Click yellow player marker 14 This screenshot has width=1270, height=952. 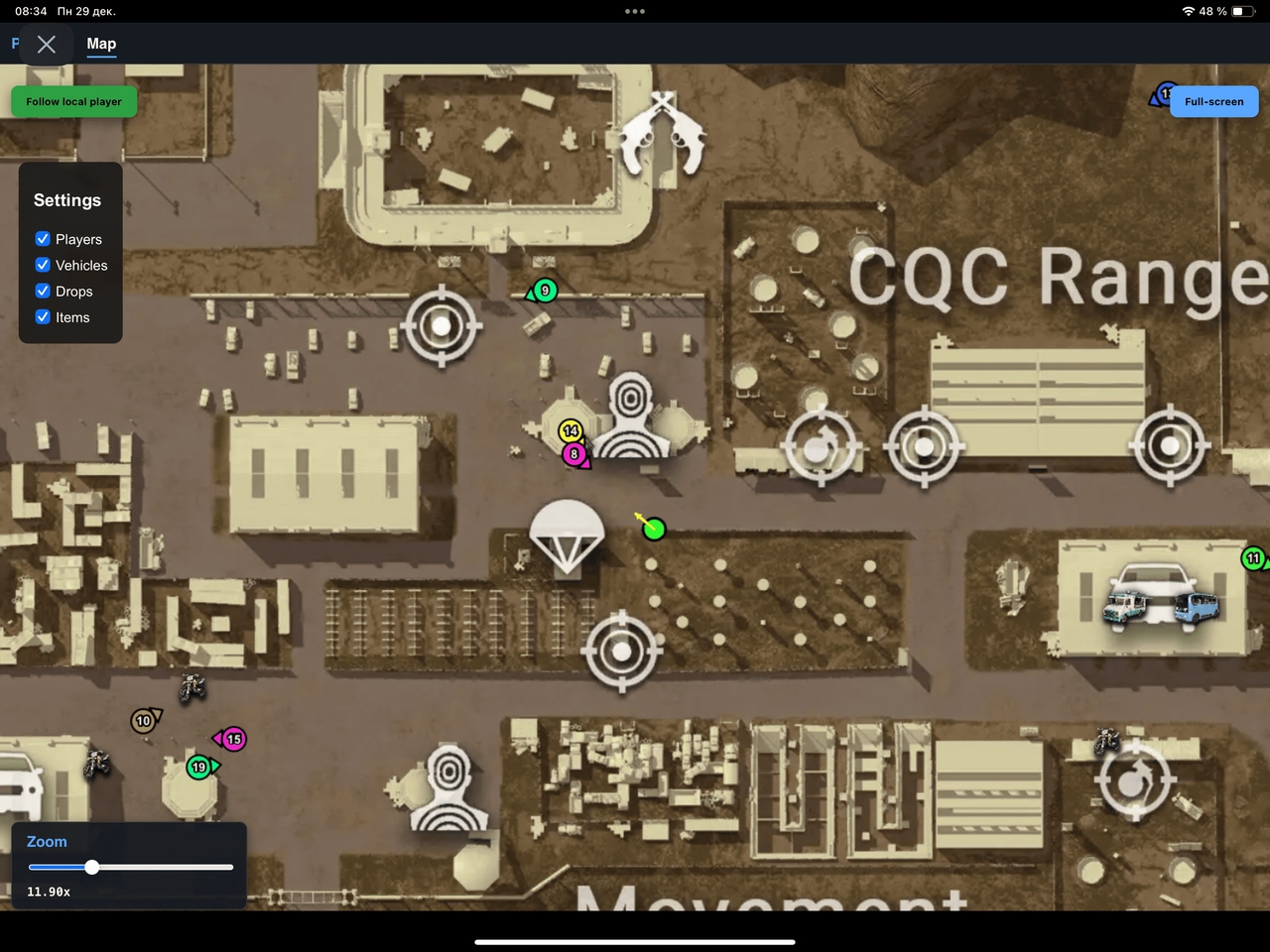tap(571, 431)
